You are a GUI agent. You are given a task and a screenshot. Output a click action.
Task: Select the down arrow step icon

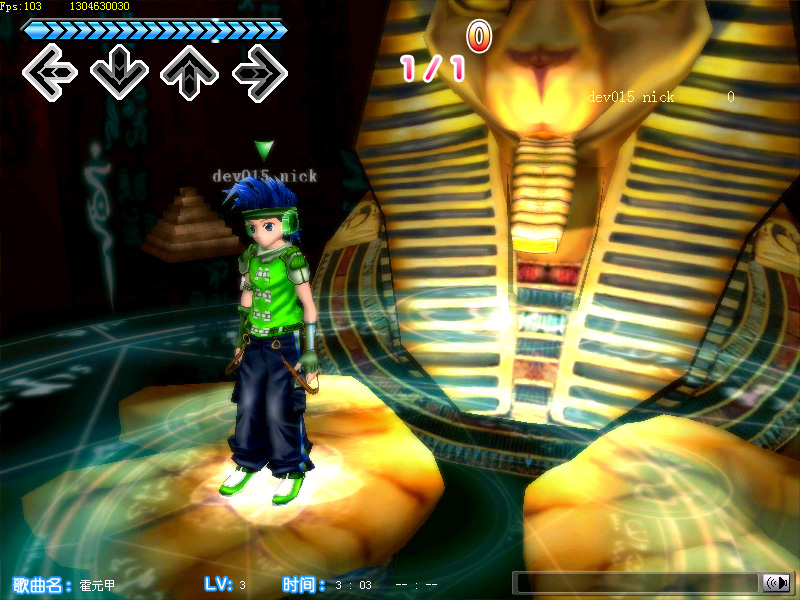(119, 72)
